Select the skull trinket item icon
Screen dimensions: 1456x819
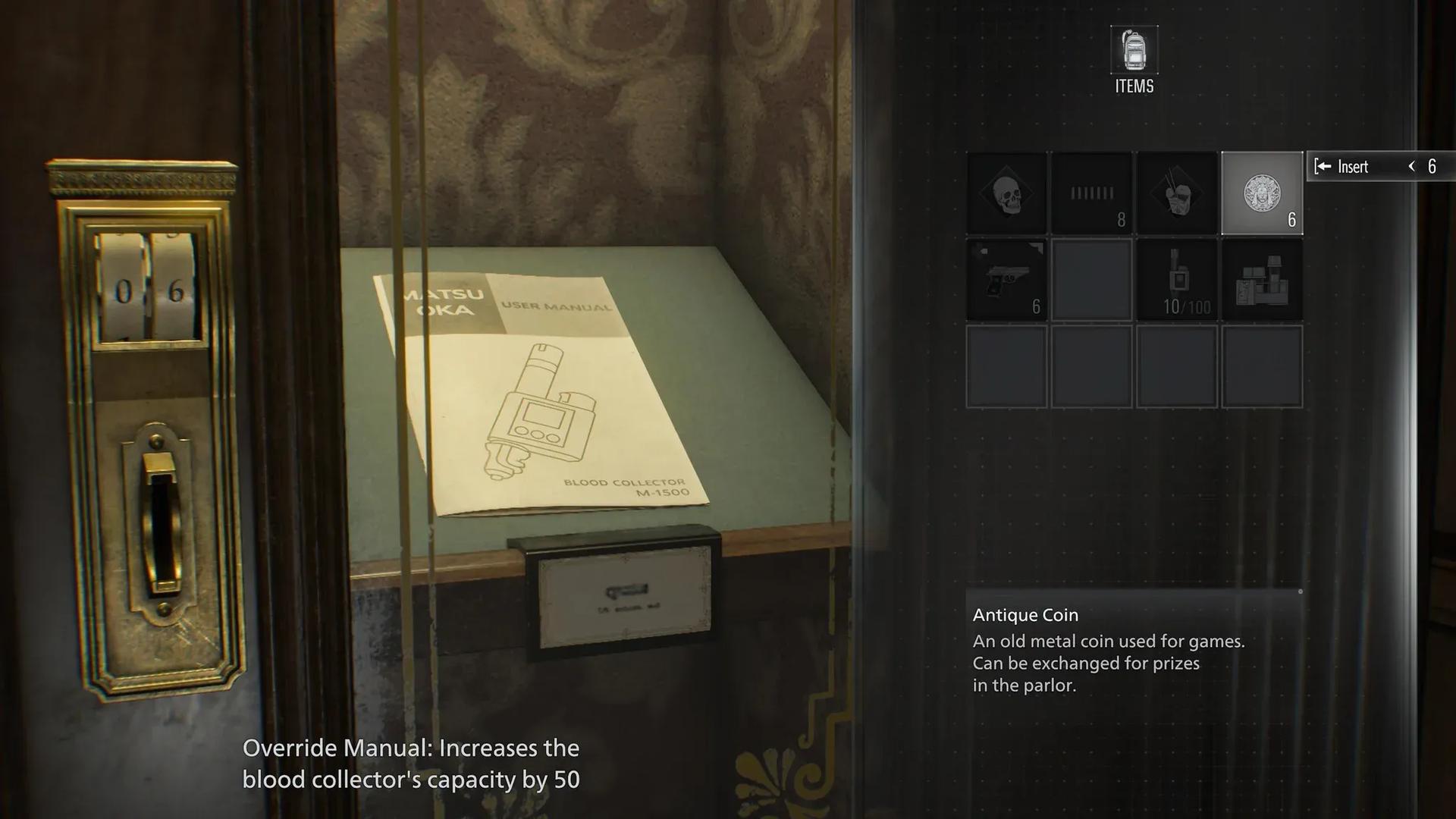coord(1006,192)
